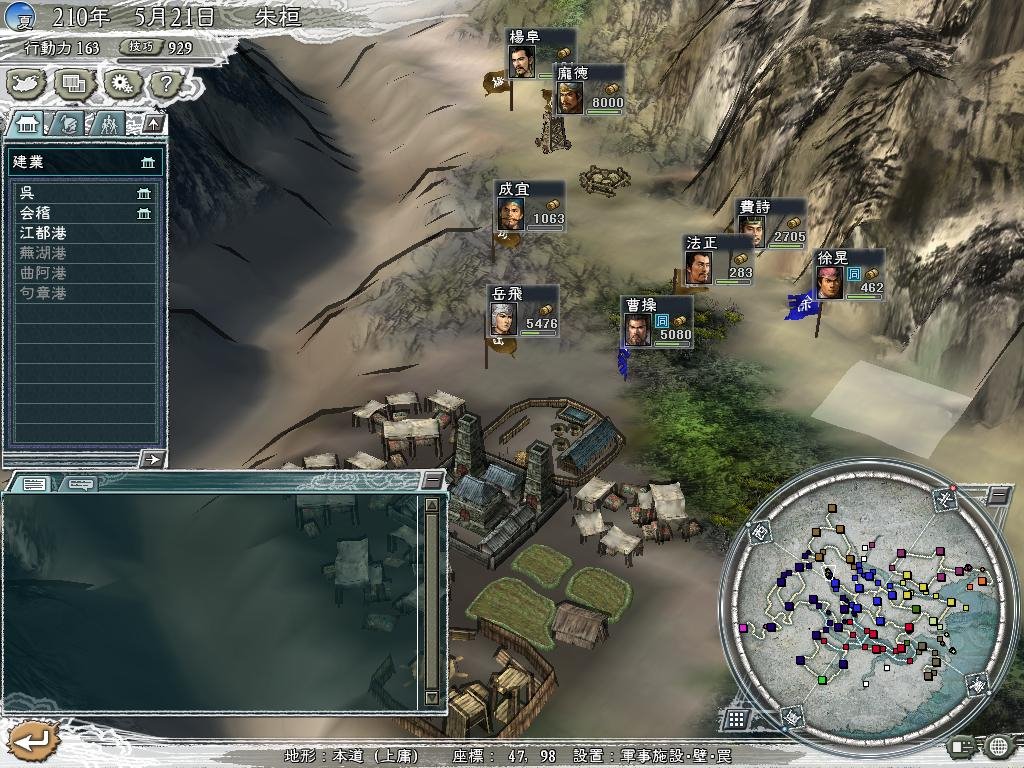Image resolution: width=1024 pixels, height=768 pixels.
Task: Switch to the troop units list tab
Action: [108, 123]
